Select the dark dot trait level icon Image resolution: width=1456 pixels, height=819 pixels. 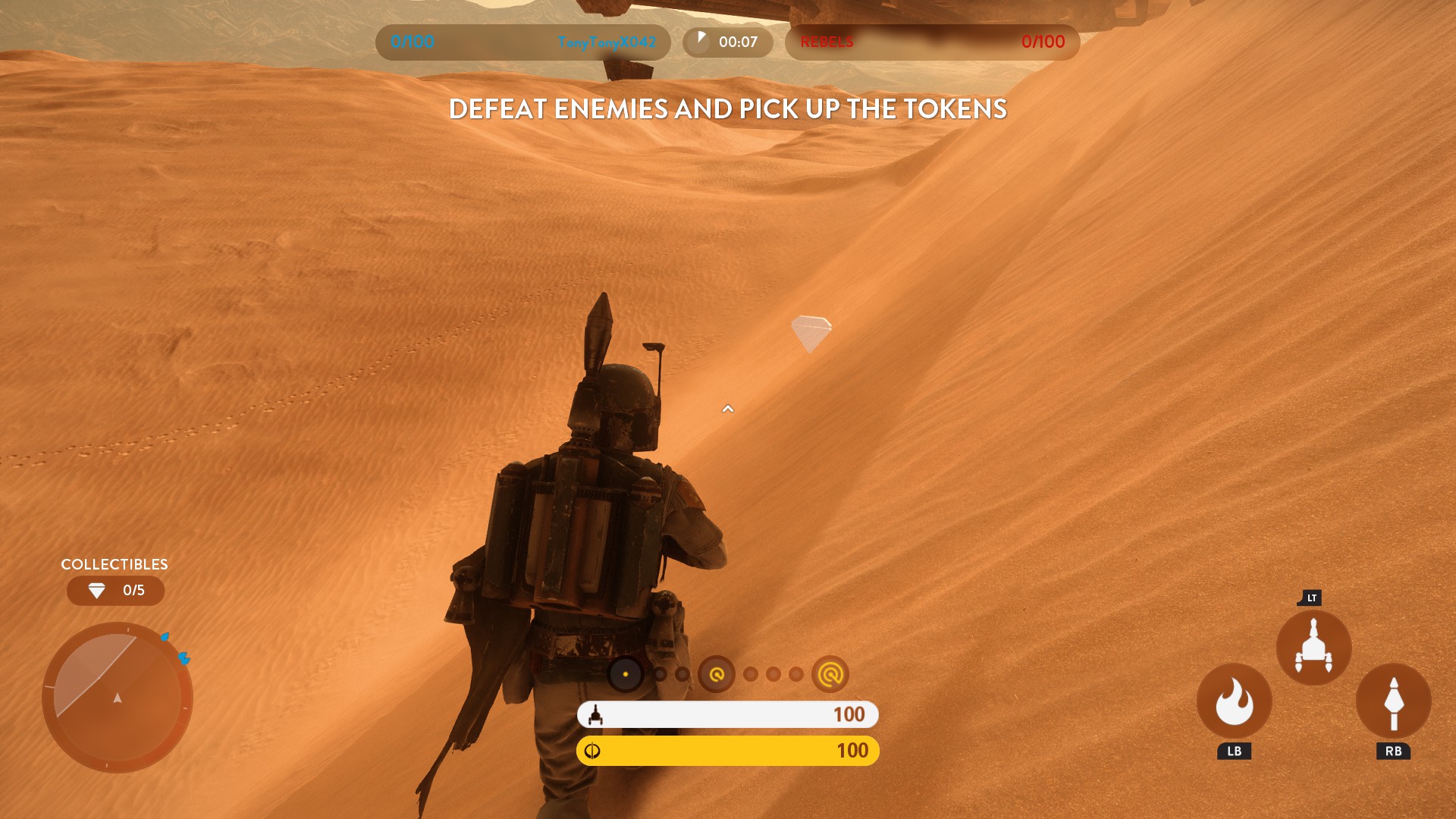[x=626, y=674]
